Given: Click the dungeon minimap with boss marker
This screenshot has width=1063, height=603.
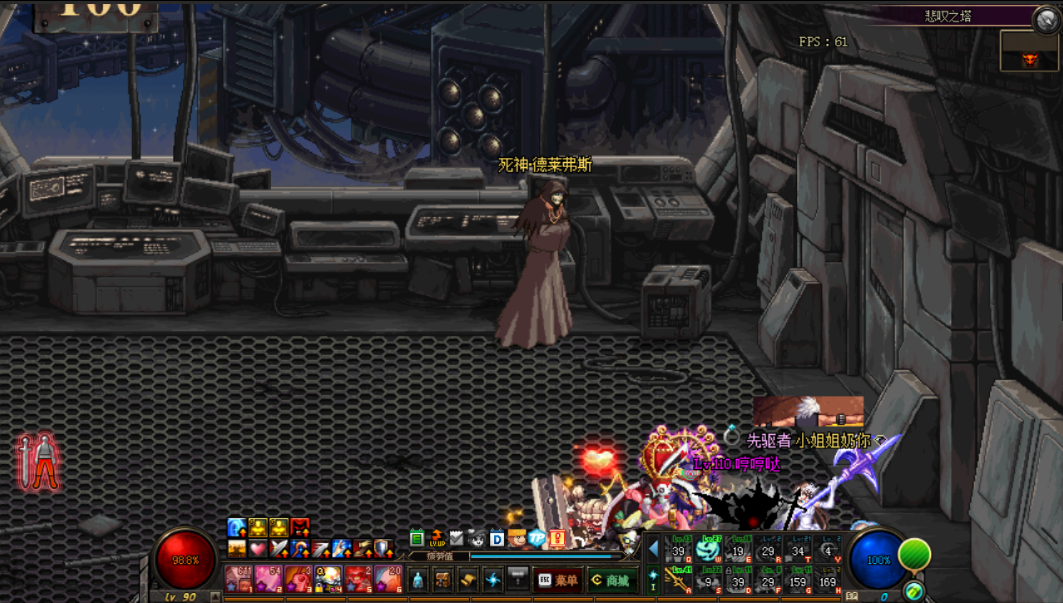Looking at the screenshot, I should pos(1029,50).
